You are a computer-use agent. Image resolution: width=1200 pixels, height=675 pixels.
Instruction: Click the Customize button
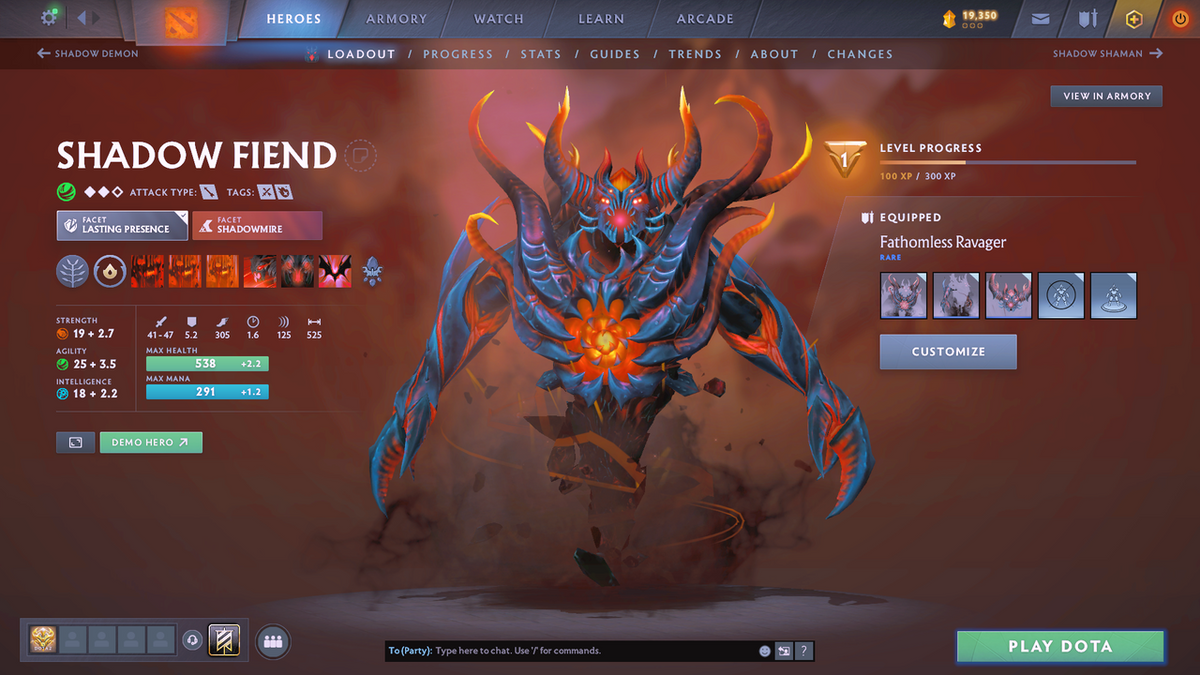point(948,352)
